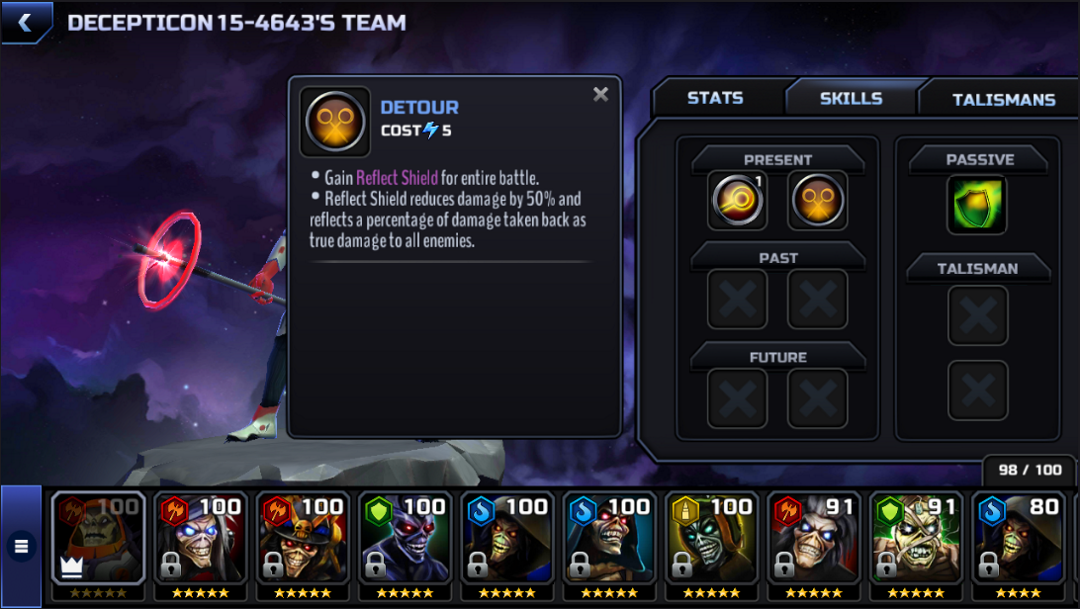
Task: Close the Detour skill tooltip
Action: pos(600,94)
